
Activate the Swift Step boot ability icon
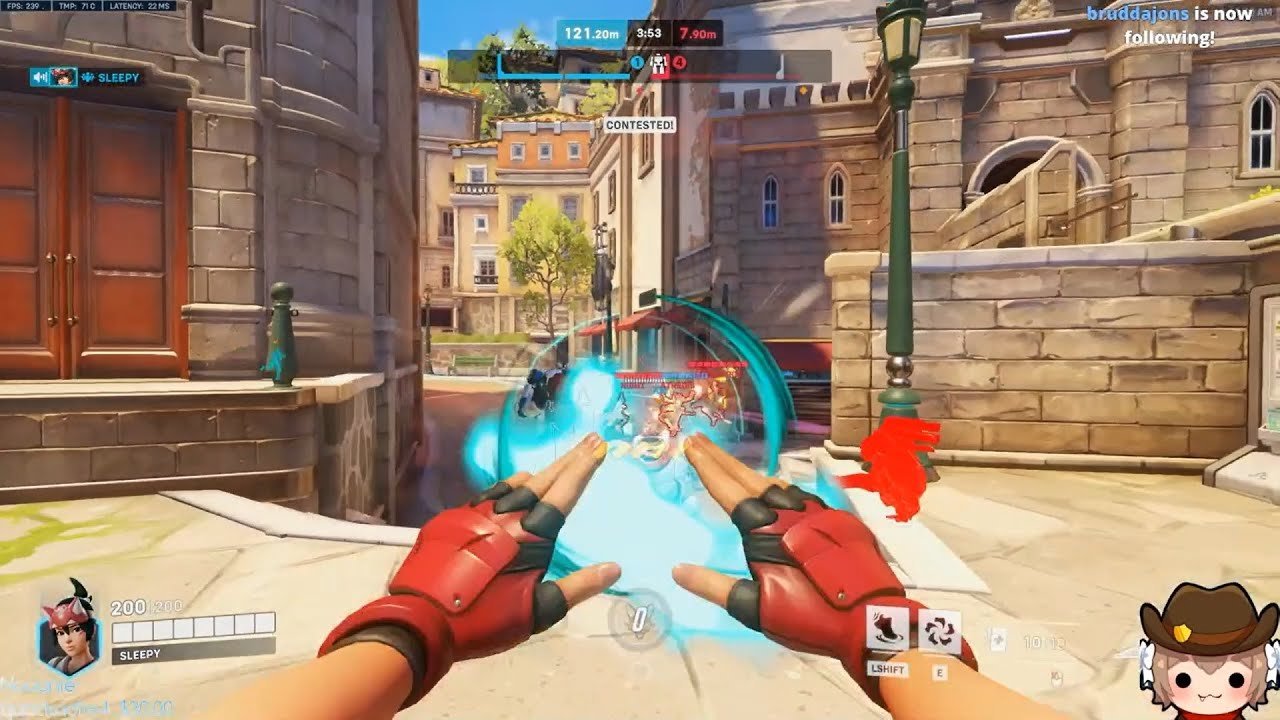pos(887,629)
